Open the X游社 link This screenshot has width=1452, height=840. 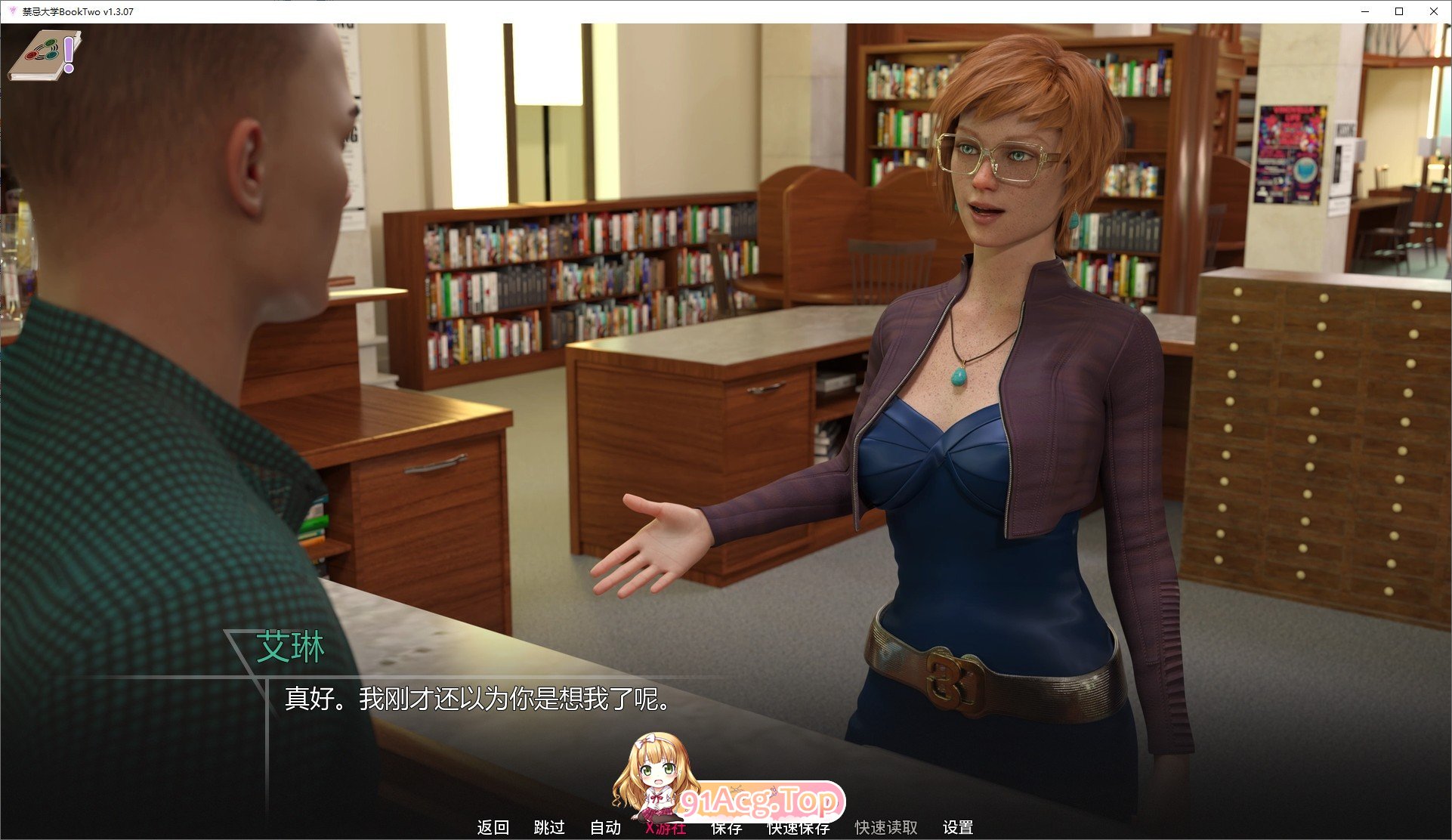[666, 827]
